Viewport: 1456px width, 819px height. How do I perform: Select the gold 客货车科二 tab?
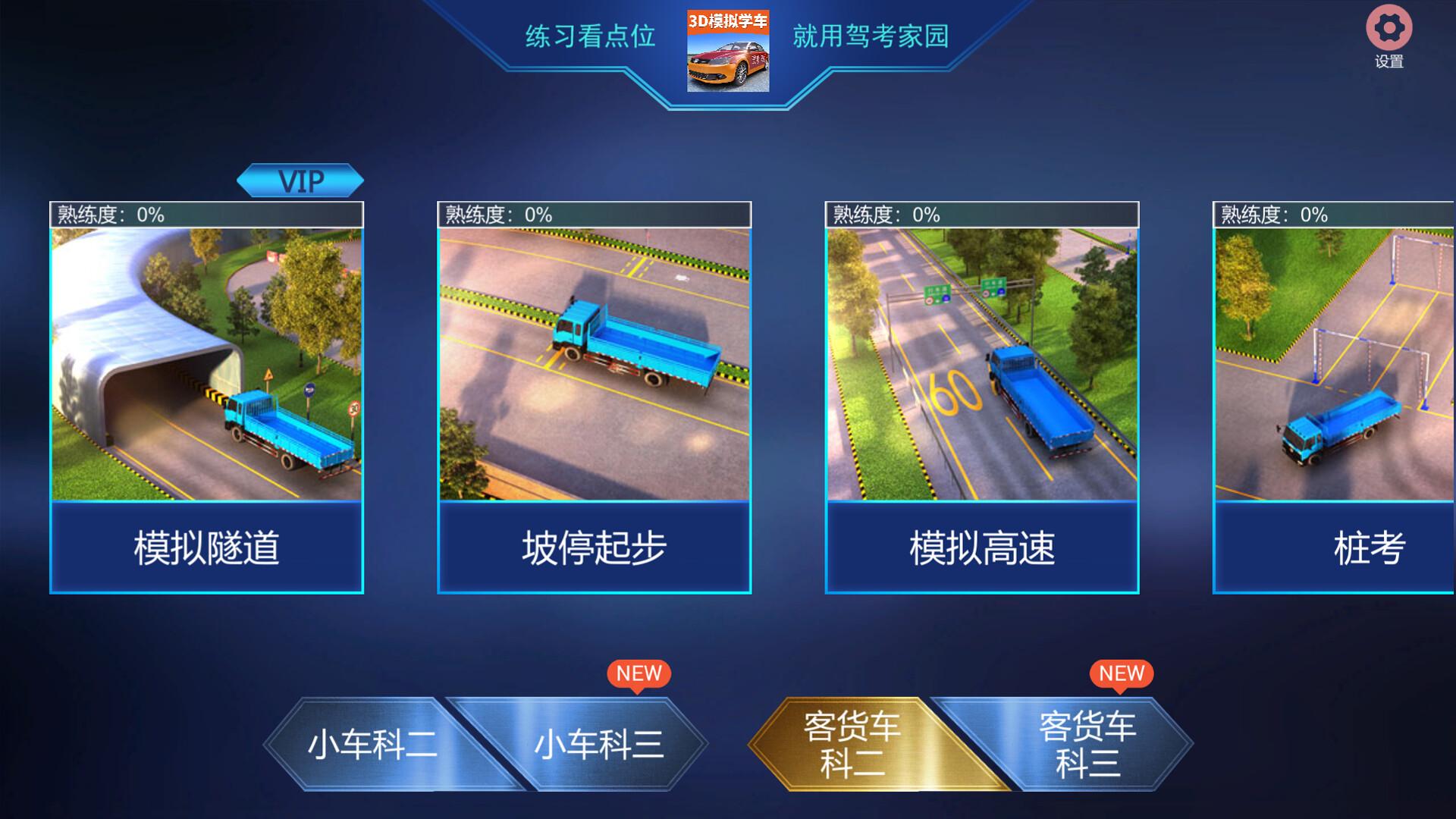852,745
